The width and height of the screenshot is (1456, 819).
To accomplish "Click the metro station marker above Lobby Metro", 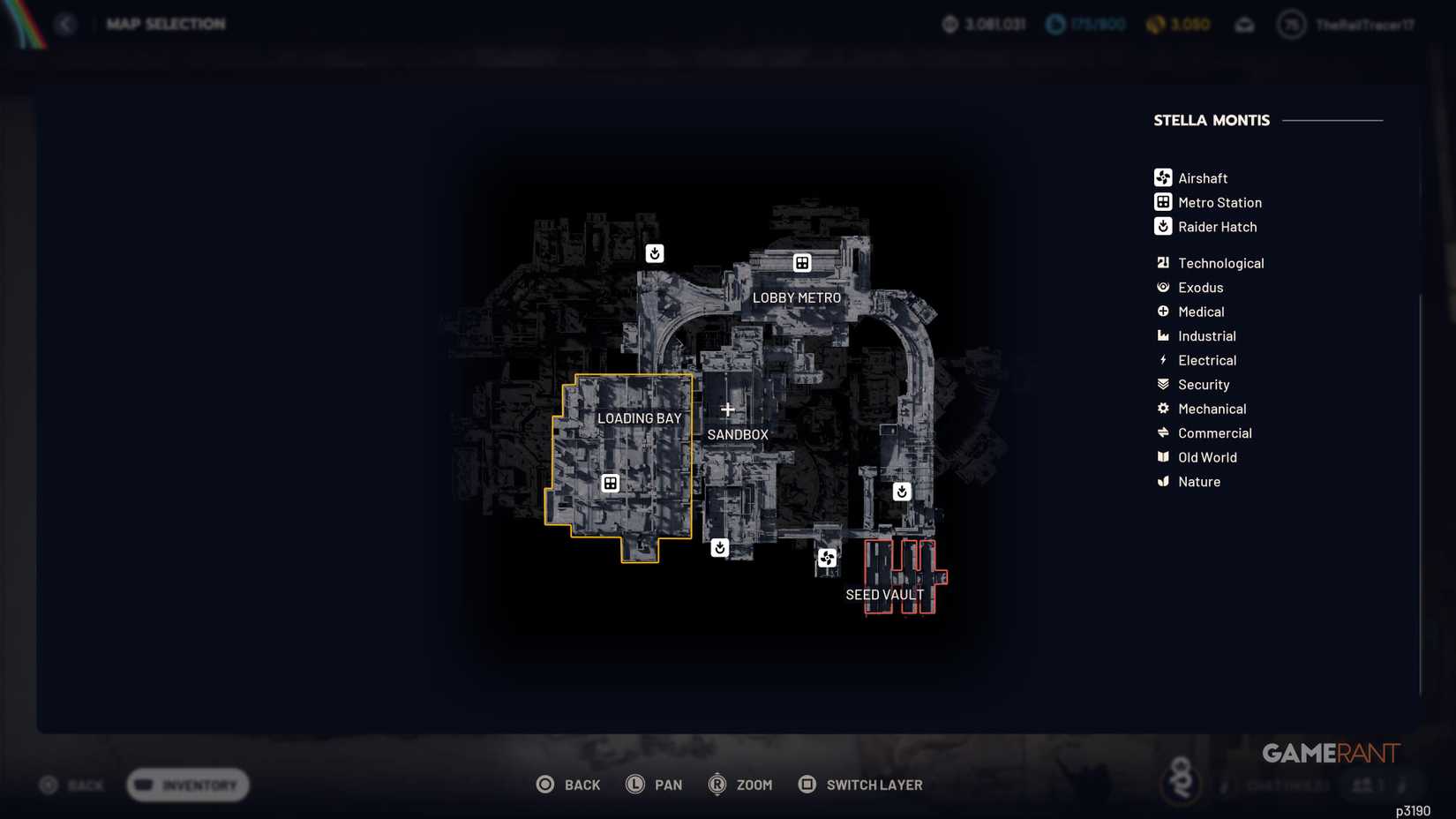I will tap(802, 262).
